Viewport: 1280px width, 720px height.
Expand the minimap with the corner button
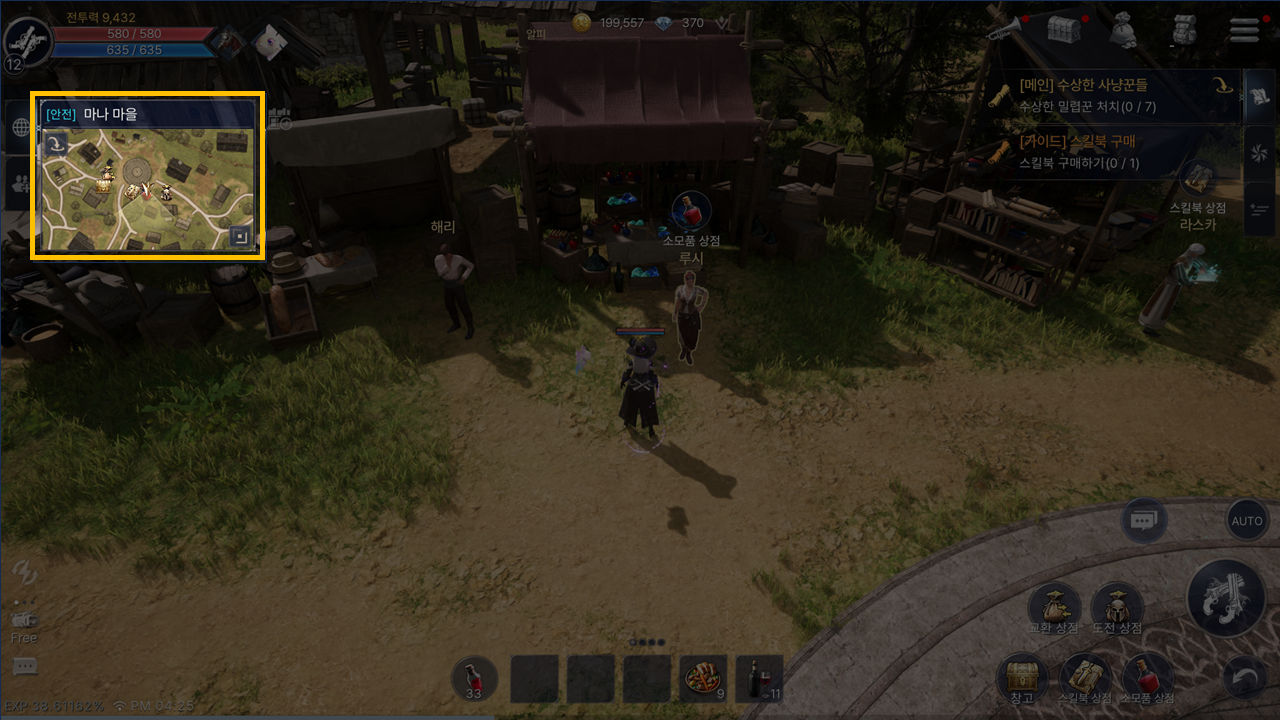pos(239,236)
